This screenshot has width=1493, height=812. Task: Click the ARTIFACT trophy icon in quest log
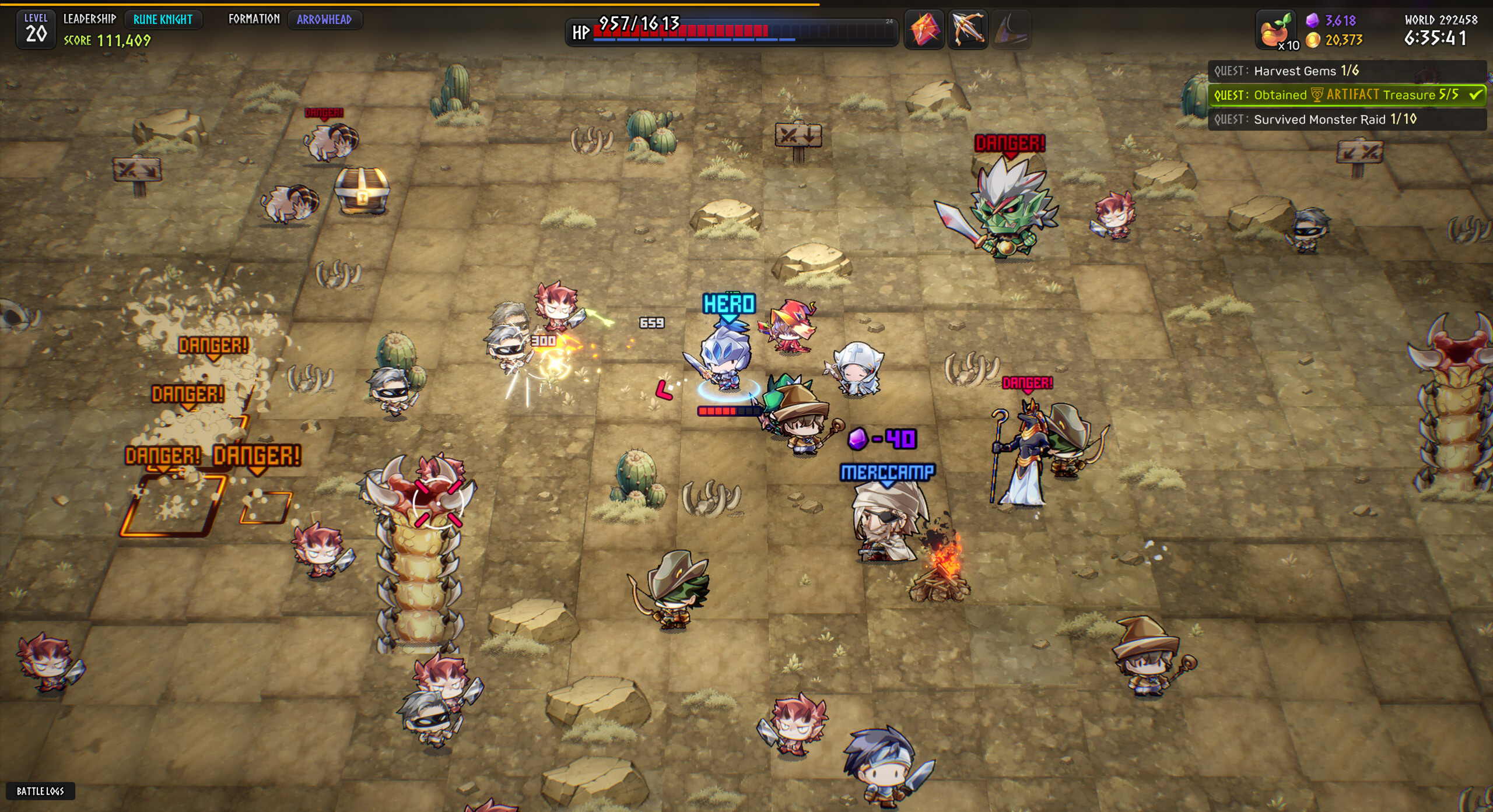click(1316, 94)
